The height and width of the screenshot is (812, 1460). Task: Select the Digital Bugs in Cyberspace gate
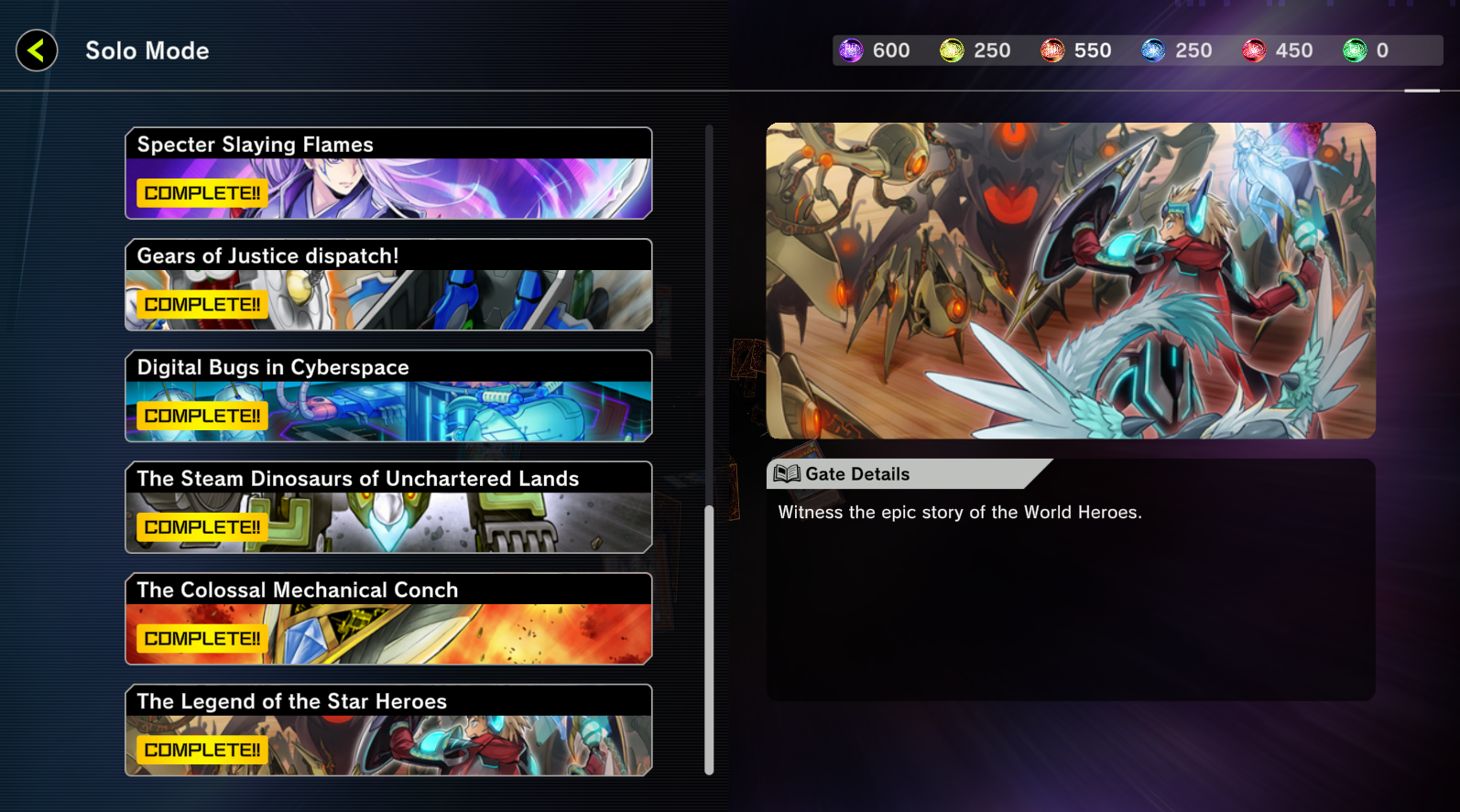tap(388, 395)
